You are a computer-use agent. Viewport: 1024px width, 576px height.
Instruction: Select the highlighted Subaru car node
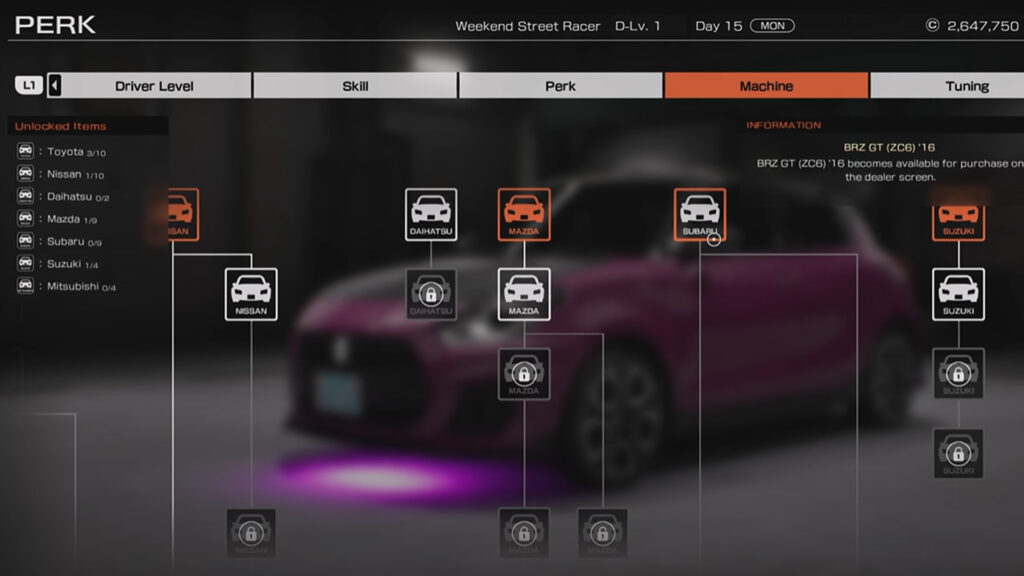coord(699,214)
